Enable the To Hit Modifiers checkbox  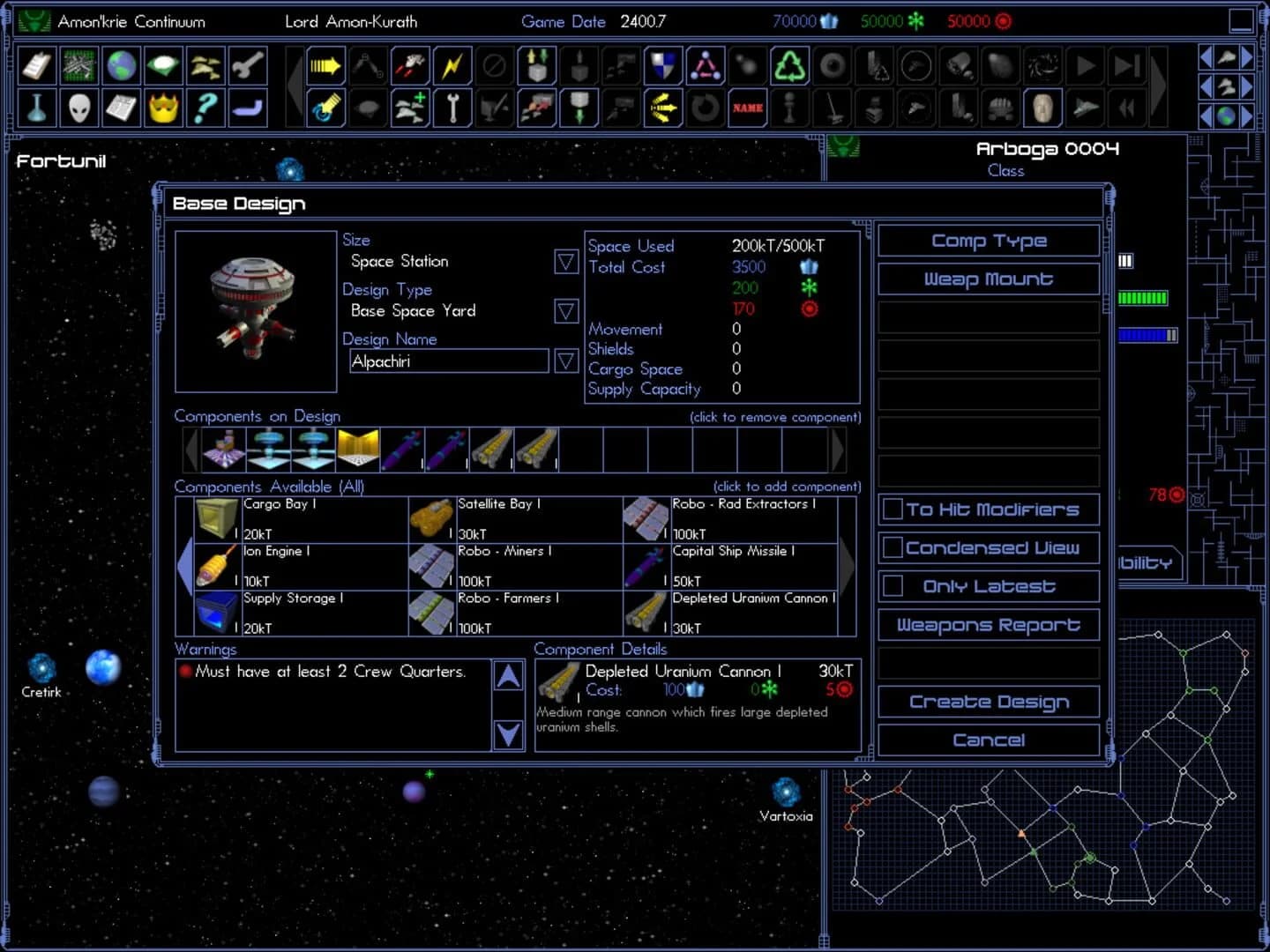894,509
